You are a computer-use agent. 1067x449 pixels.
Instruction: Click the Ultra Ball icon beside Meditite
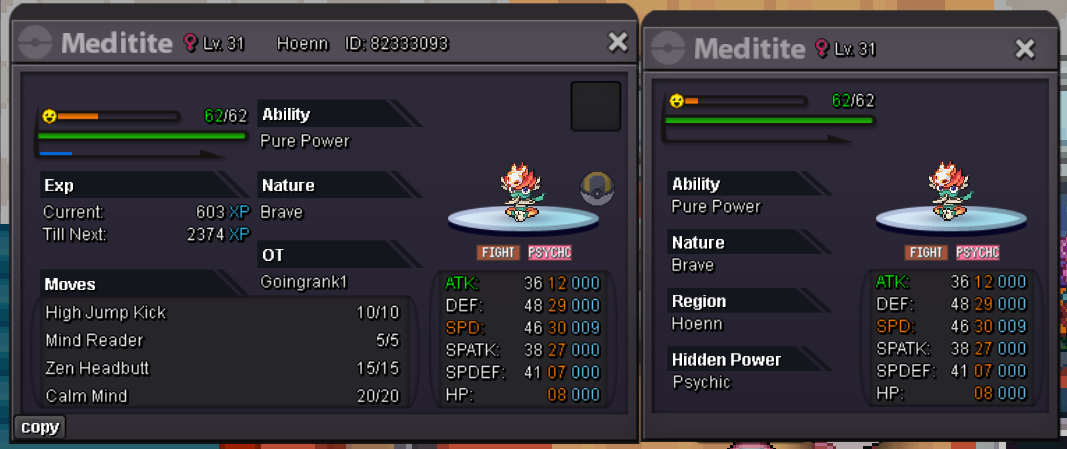tap(597, 187)
